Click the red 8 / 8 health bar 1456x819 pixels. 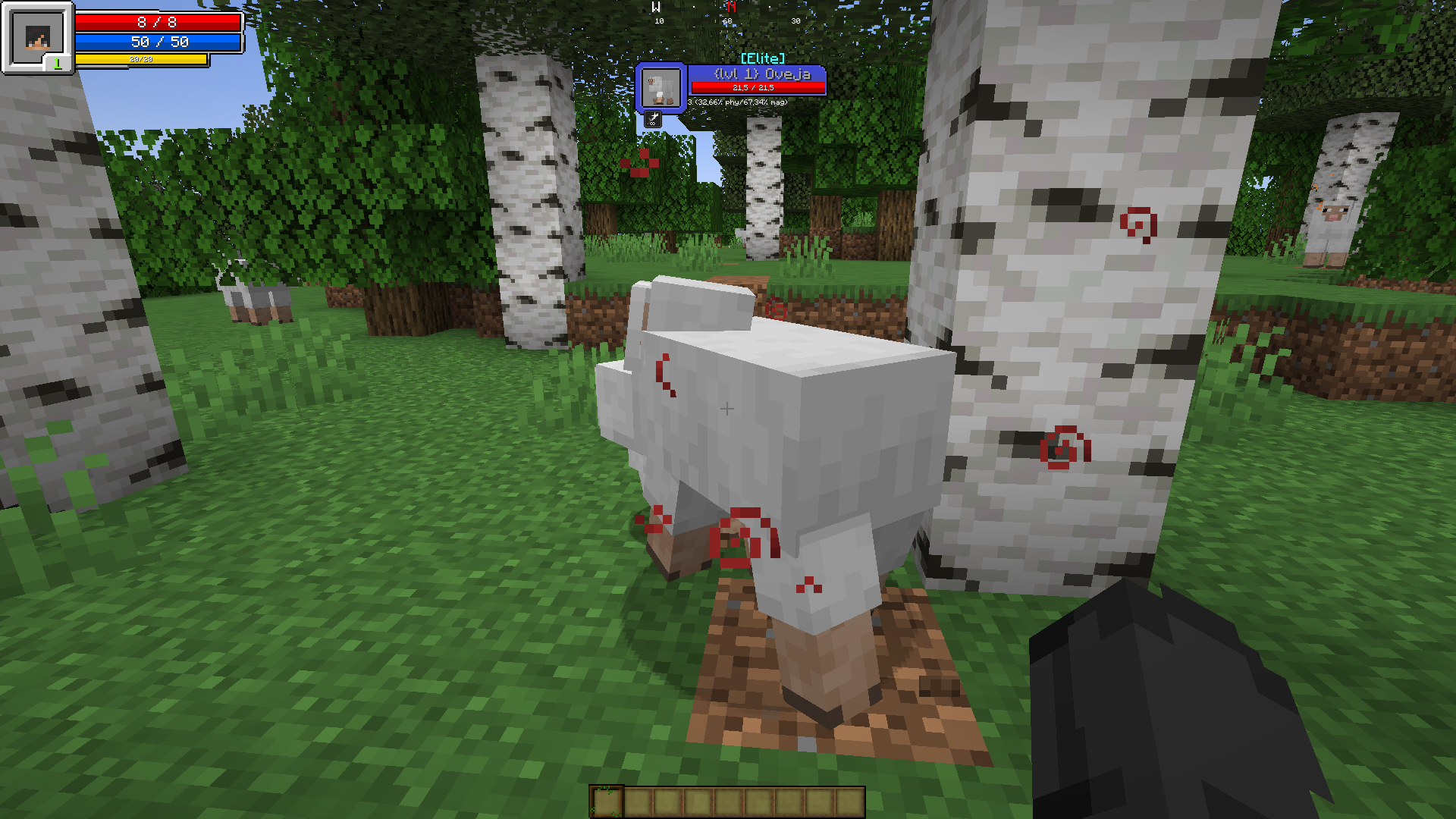(159, 22)
